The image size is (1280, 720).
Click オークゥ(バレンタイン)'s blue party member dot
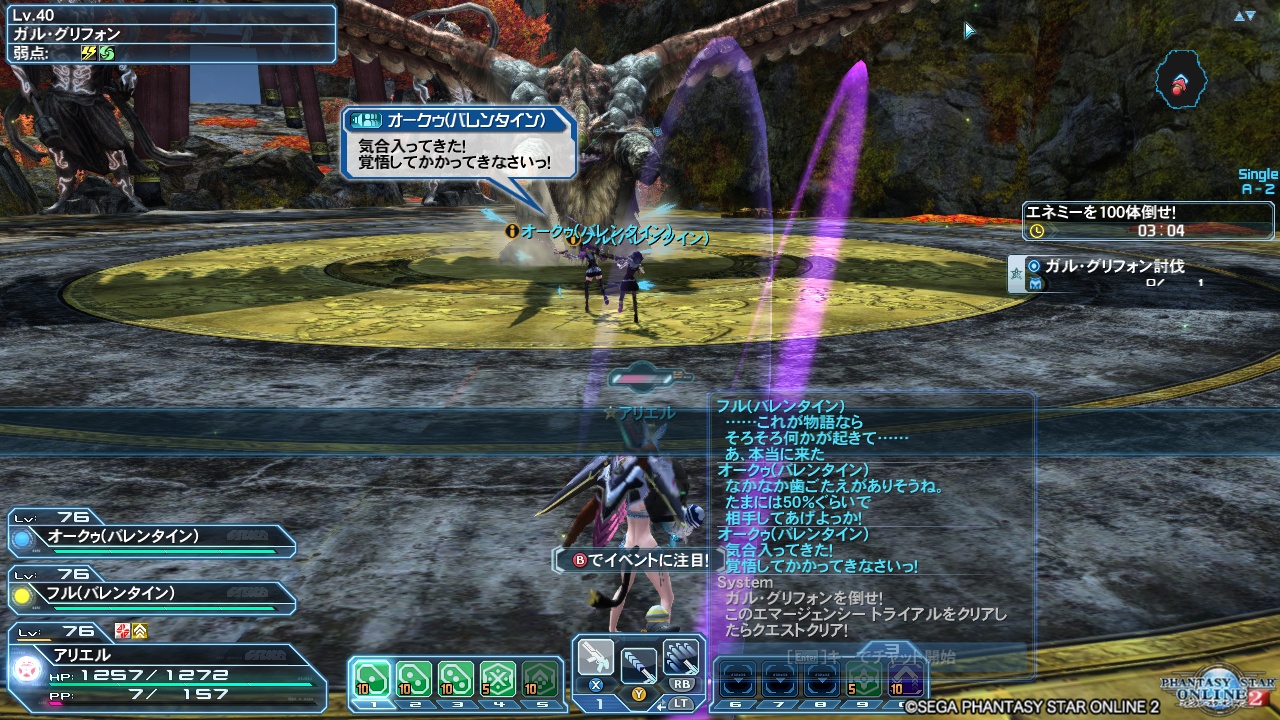pos(22,539)
